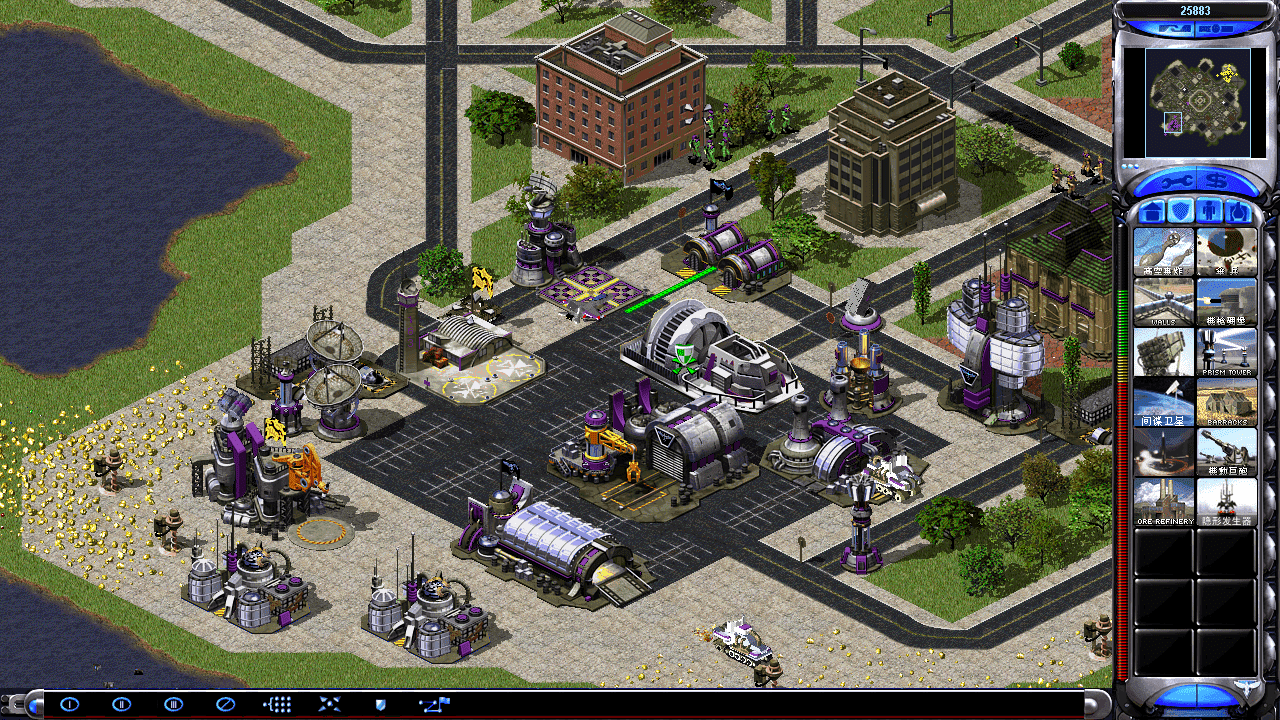Select the bomber airstrike build icon
The height and width of the screenshot is (720, 1280).
click(1164, 251)
